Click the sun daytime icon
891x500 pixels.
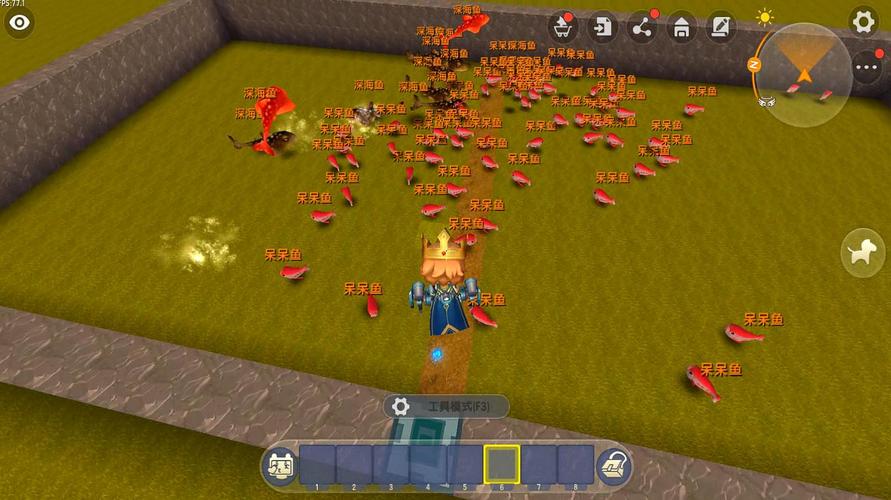[765, 17]
